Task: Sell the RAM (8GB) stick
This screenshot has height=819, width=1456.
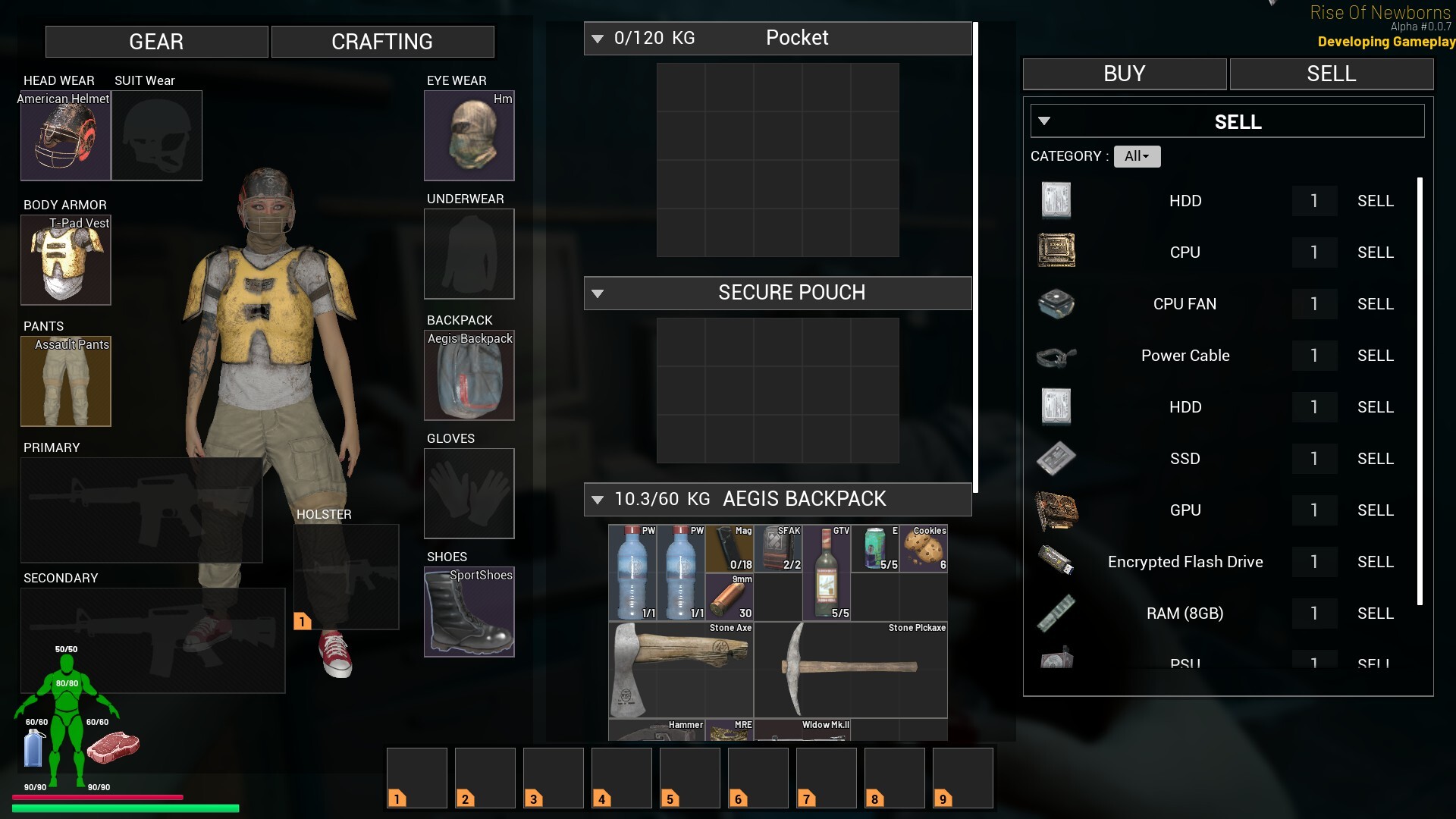Action: pos(1375,613)
